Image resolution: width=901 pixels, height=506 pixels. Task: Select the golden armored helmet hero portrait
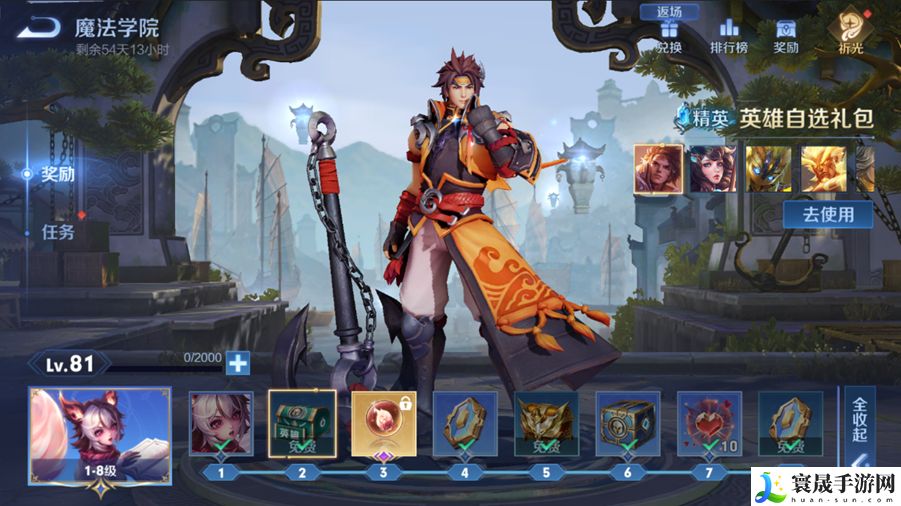(x=768, y=168)
